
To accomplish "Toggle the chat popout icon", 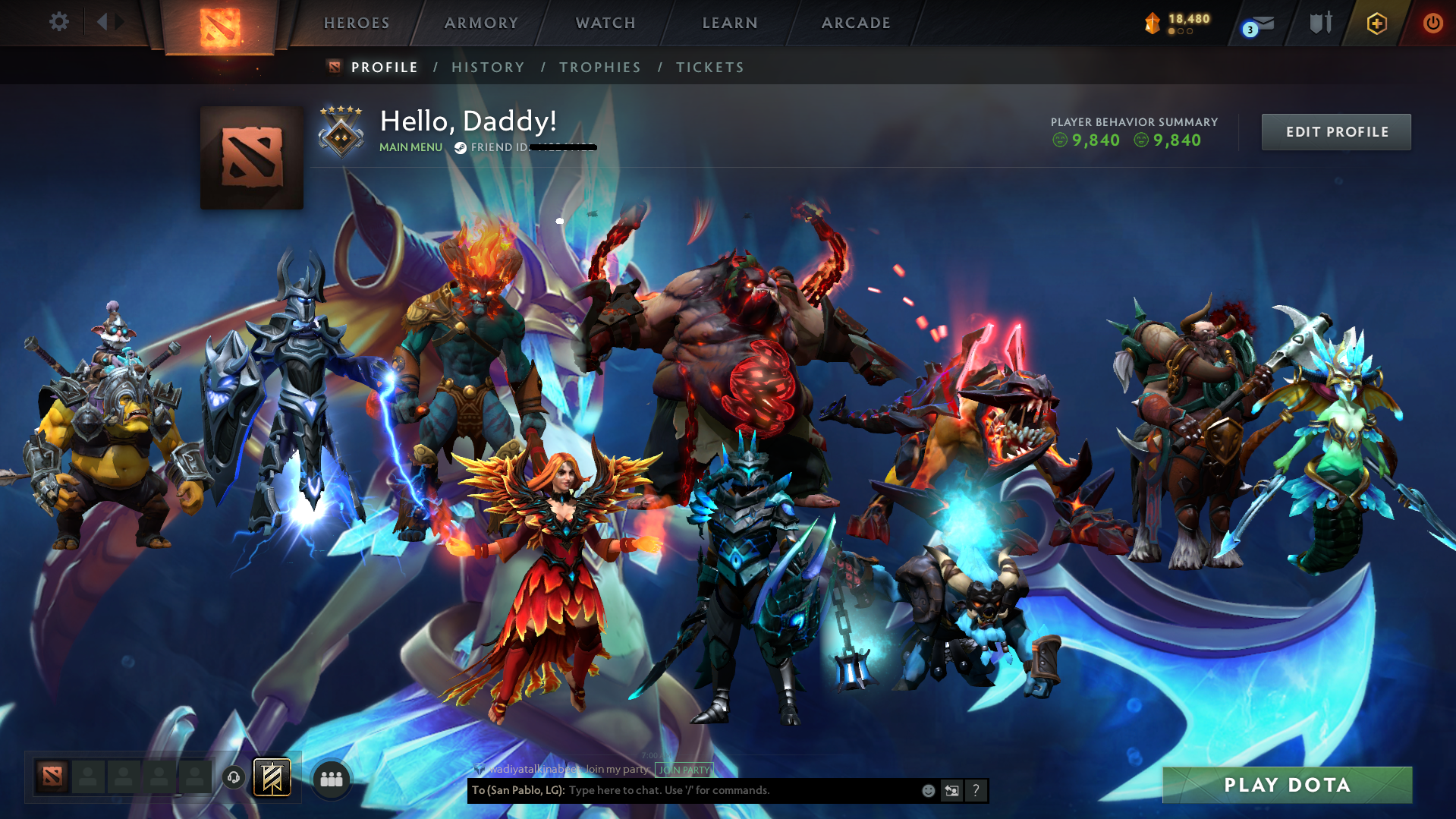I will [x=952, y=790].
